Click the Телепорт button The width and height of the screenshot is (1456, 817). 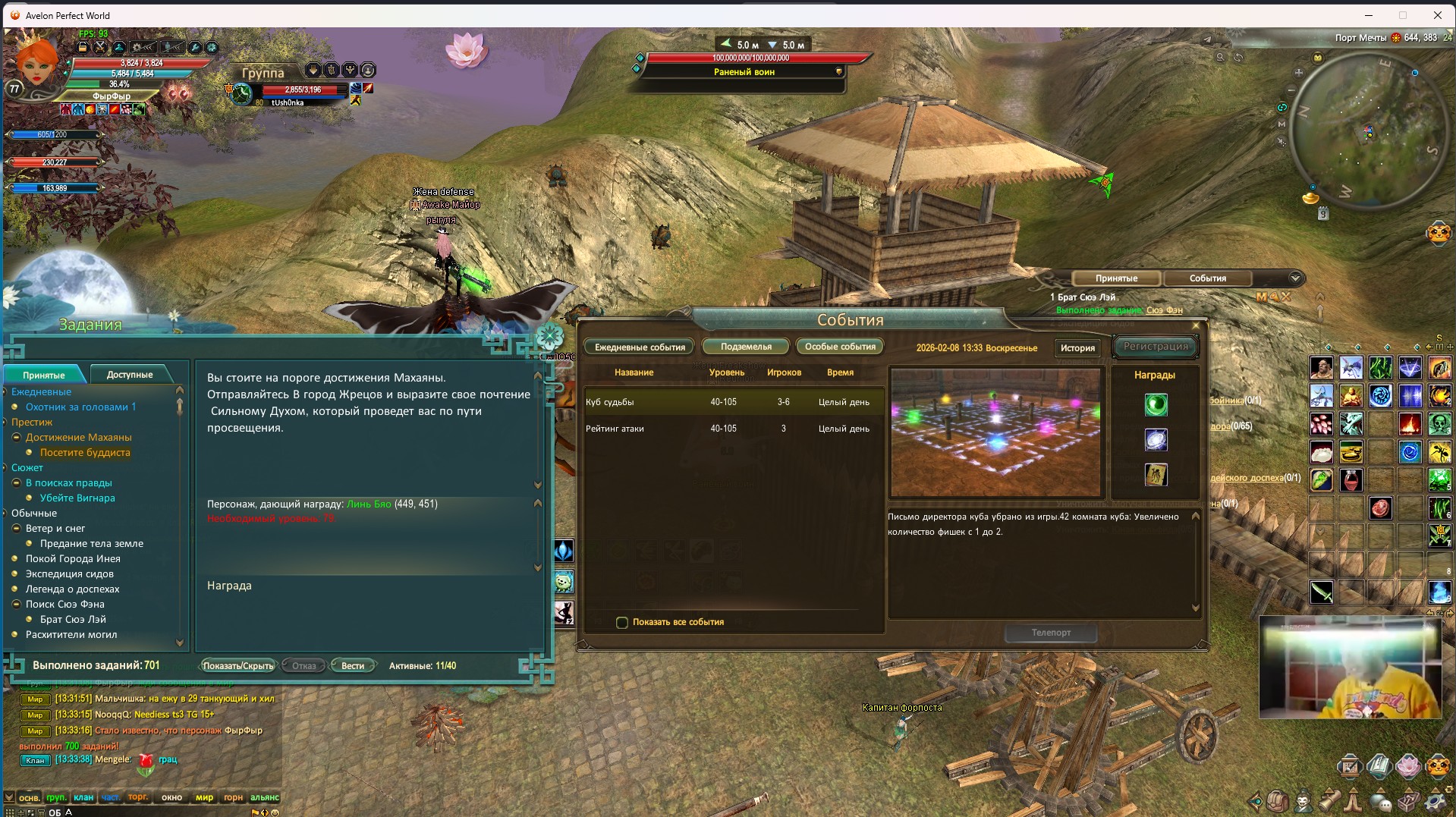pyautogui.click(x=1051, y=633)
